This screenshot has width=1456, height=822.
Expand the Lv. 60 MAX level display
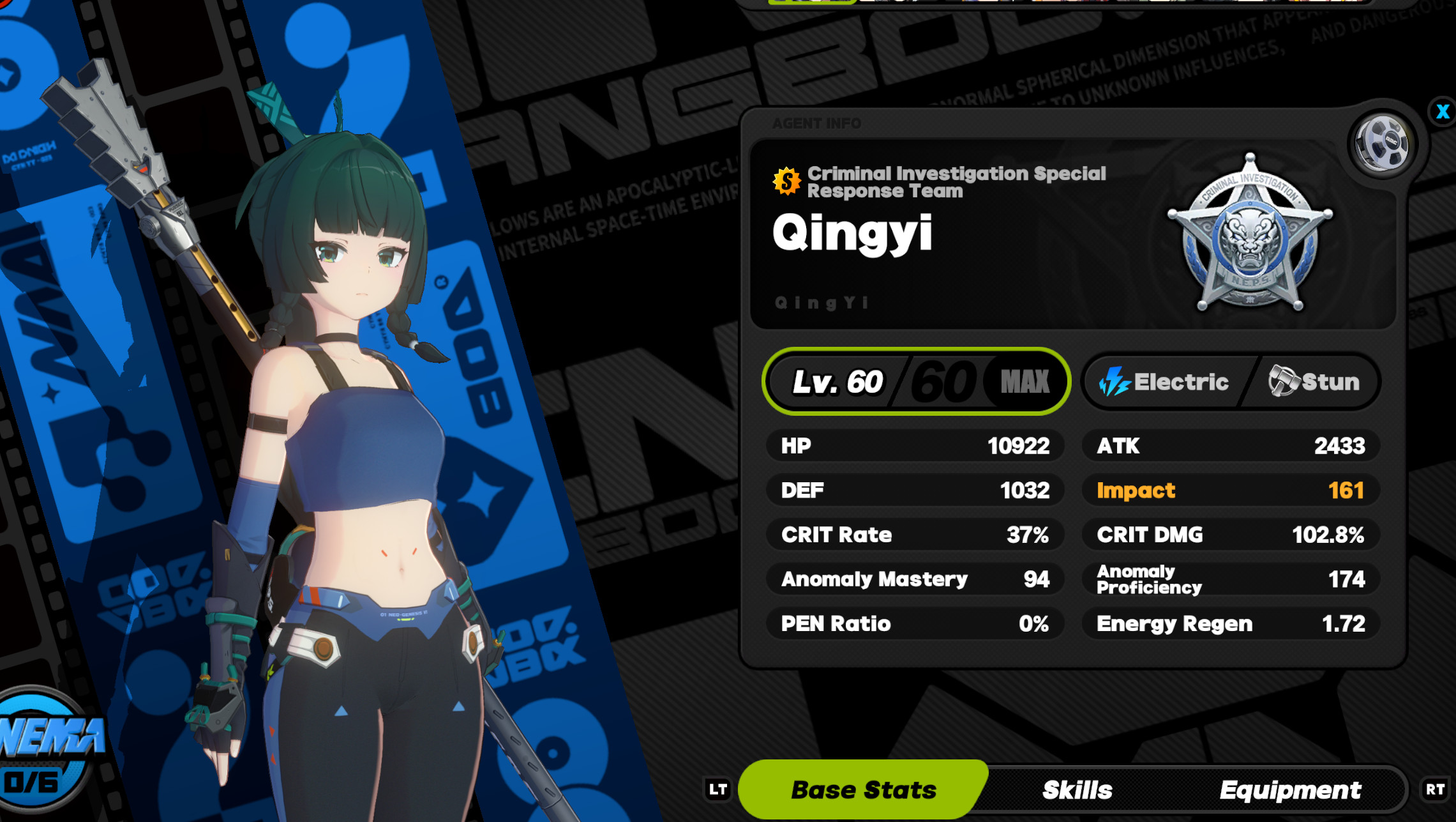point(916,381)
